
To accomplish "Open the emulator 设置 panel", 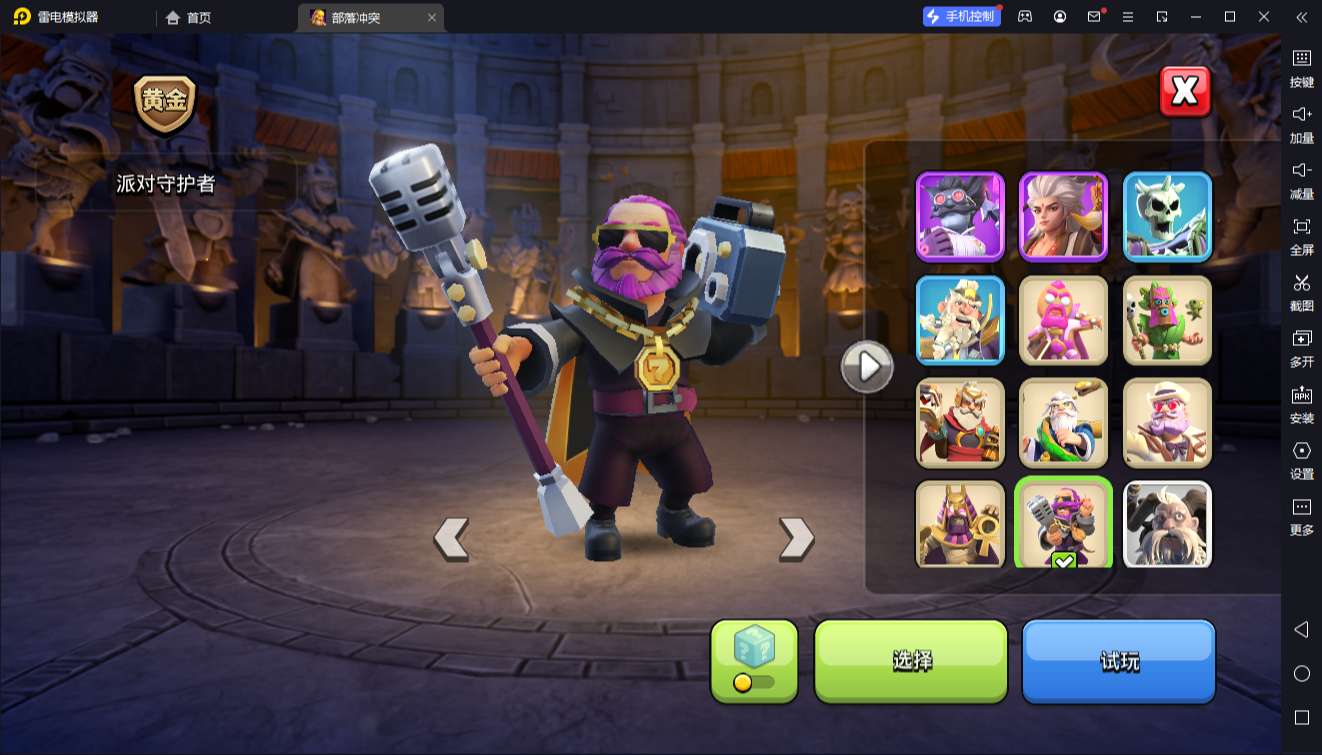I will 1301,459.
